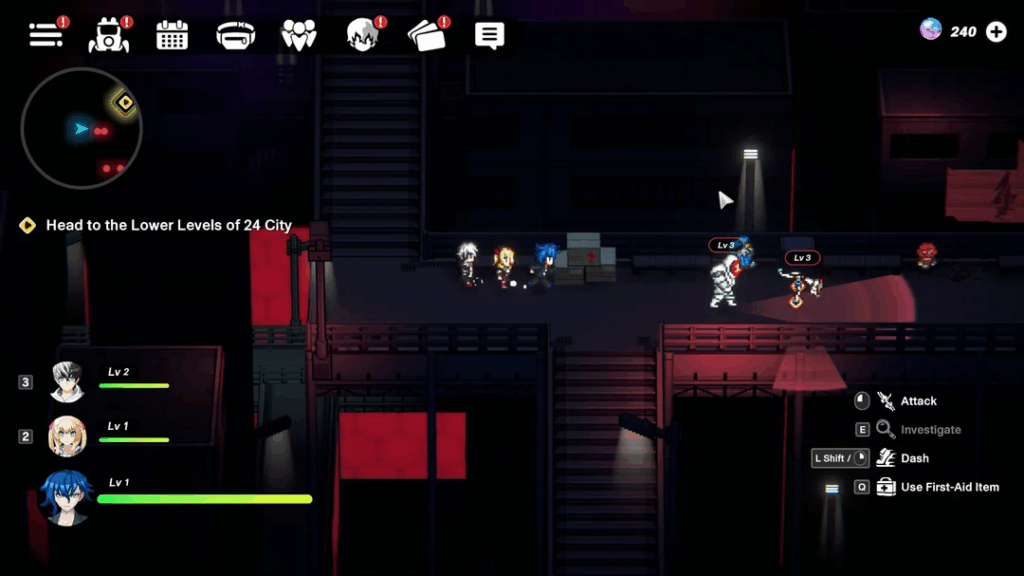Screen dimensions: 1024x576
Task: Select the Lower Levels of 24 City objective
Action: [168, 225]
